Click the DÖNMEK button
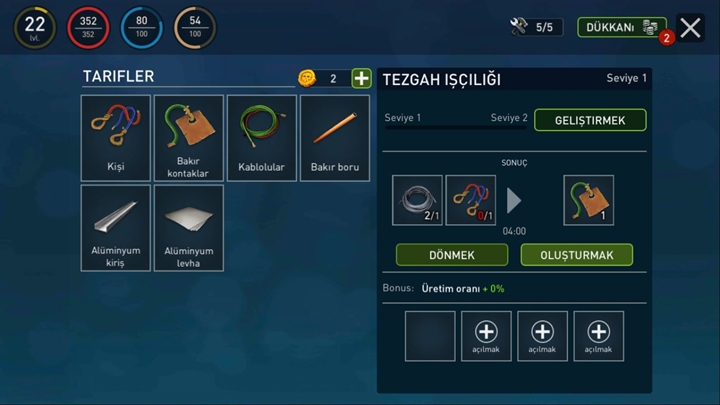720x405 pixels. pyautogui.click(x=451, y=255)
